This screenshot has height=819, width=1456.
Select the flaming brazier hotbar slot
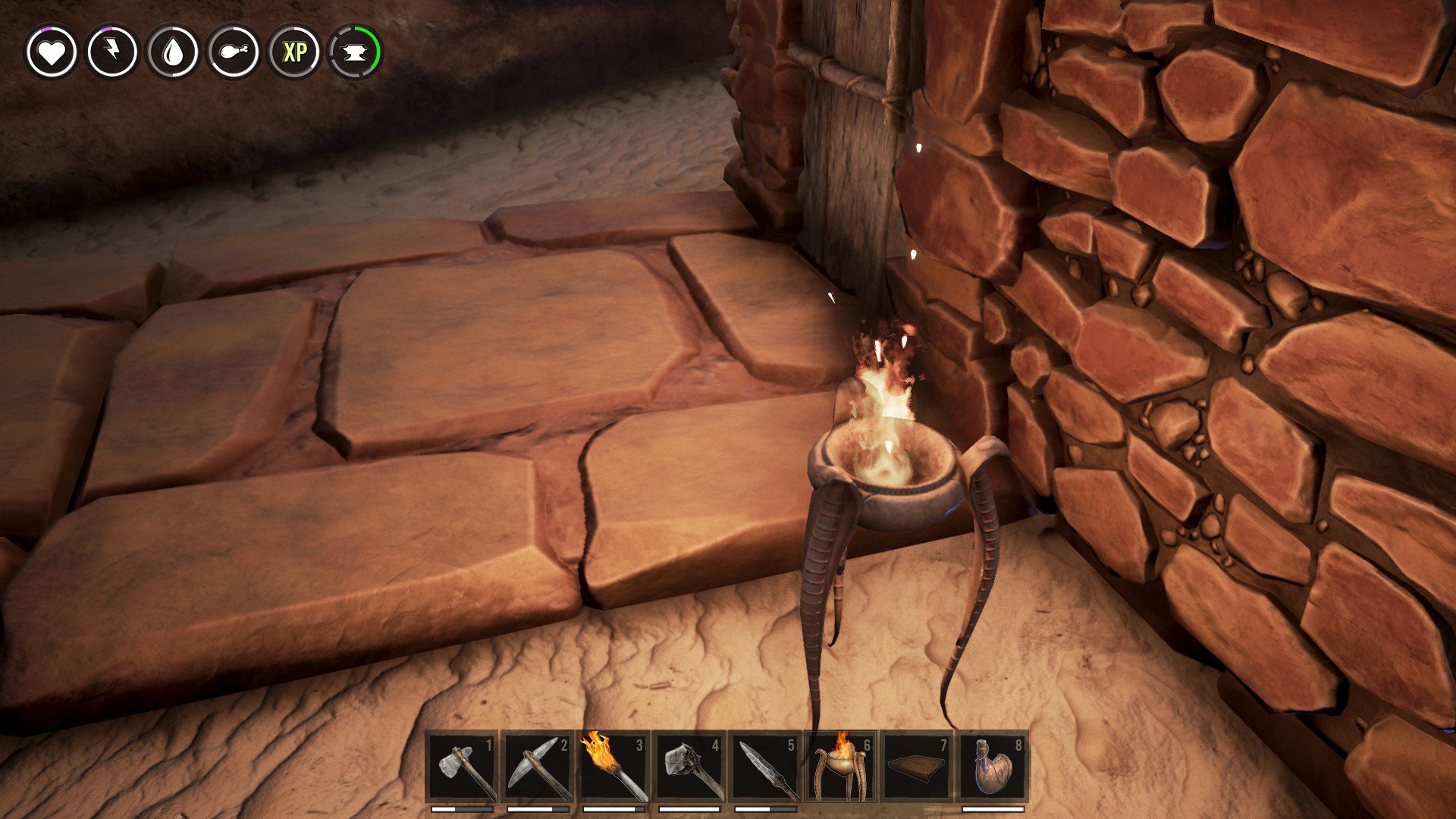coord(842,767)
